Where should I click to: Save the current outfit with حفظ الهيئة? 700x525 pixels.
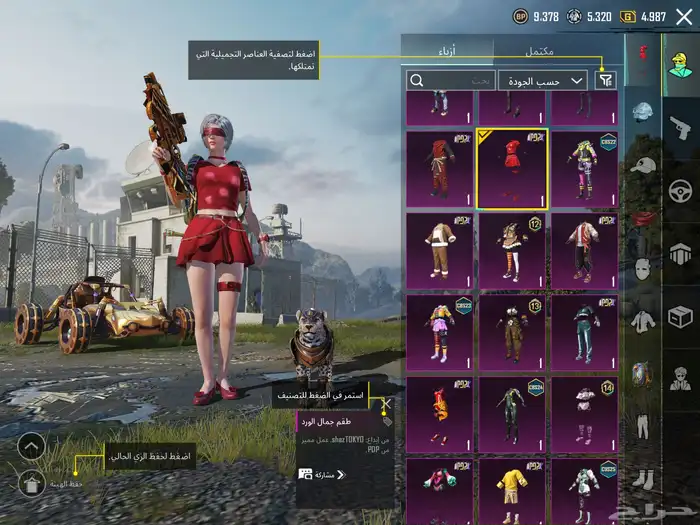[31, 484]
